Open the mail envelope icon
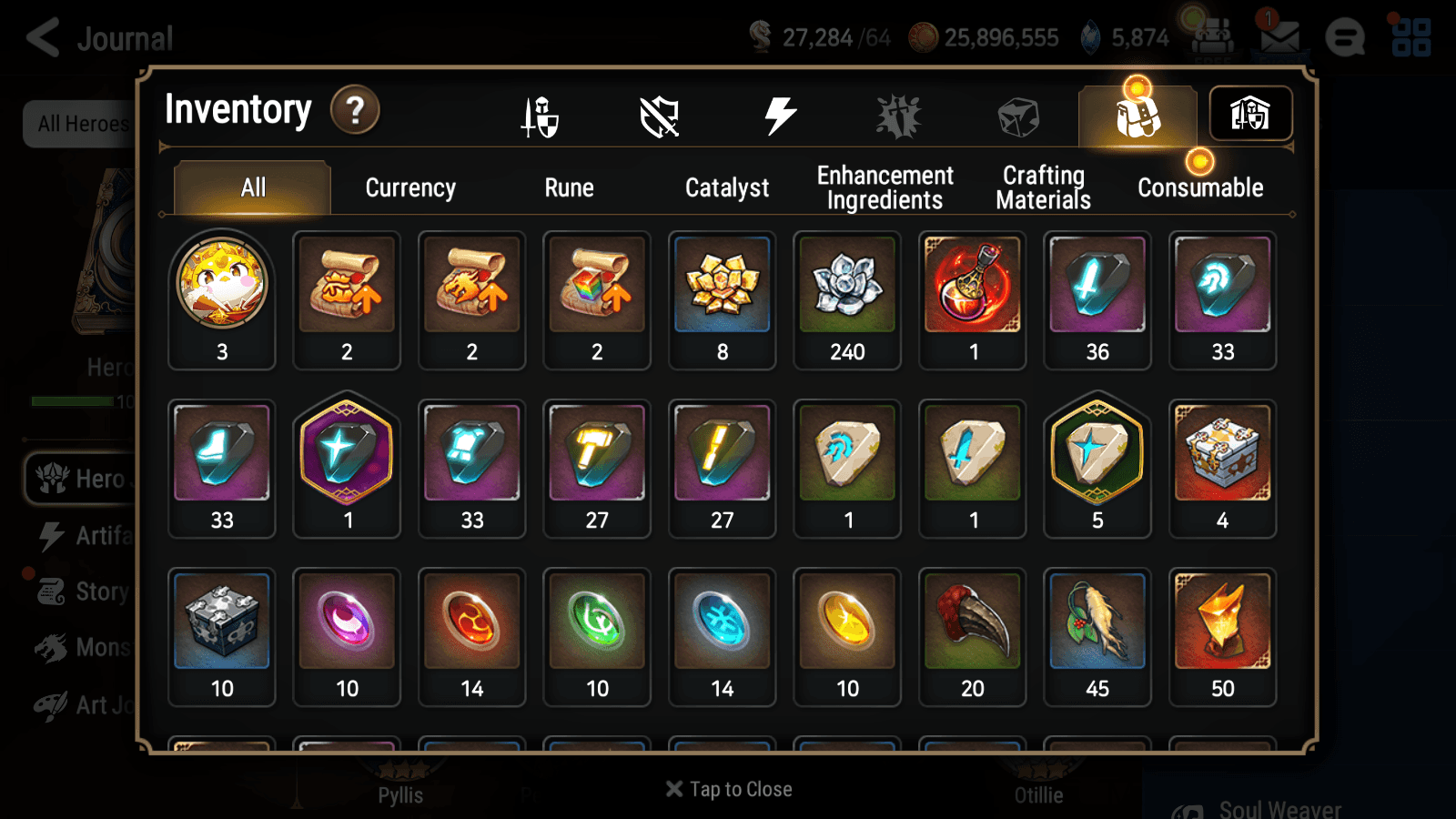Image resolution: width=1456 pixels, height=819 pixels. [x=1279, y=36]
